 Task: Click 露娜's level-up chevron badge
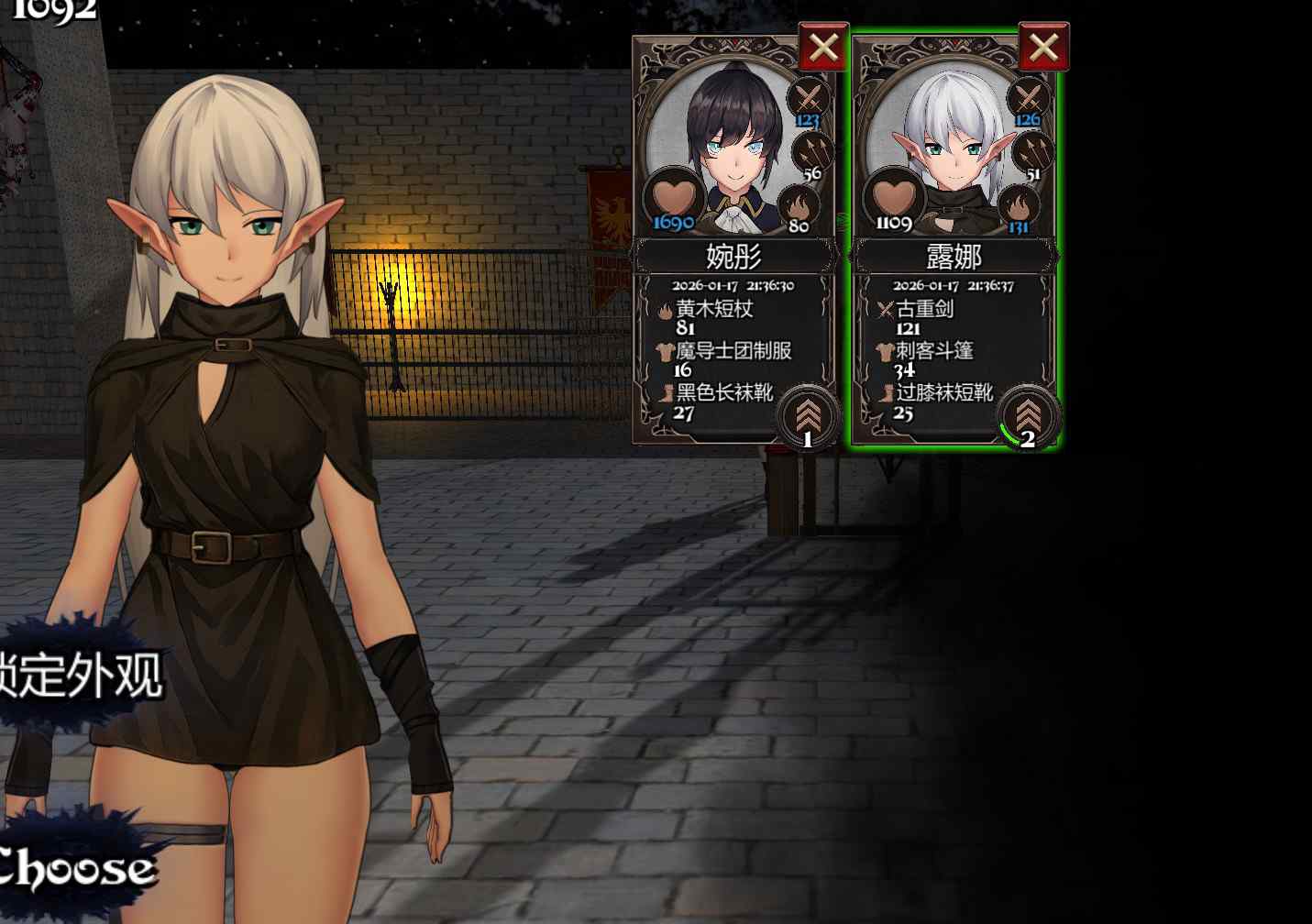(1028, 417)
